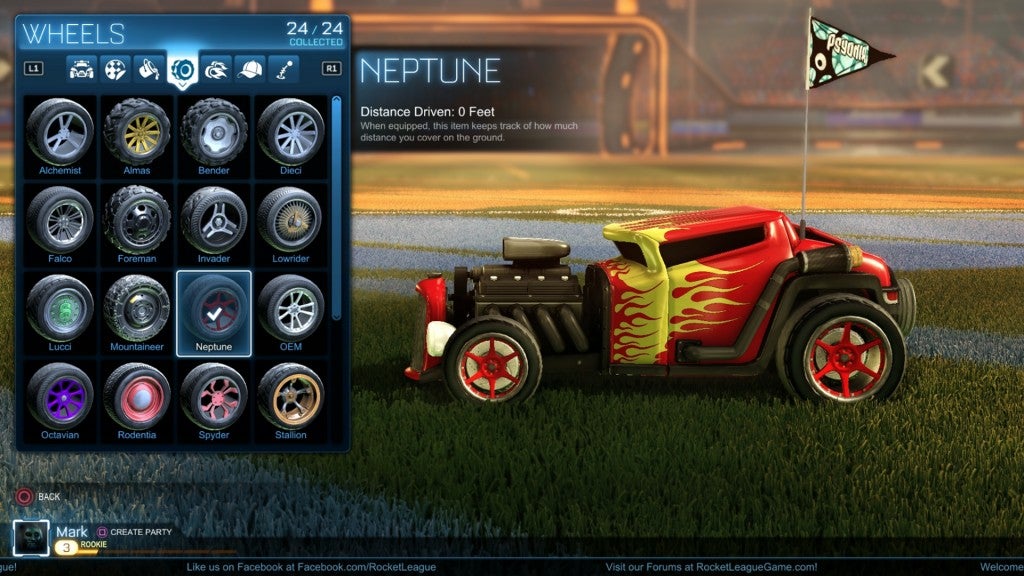Select the Falco wheels
This screenshot has width=1024, height=576.
pos(60,220)
